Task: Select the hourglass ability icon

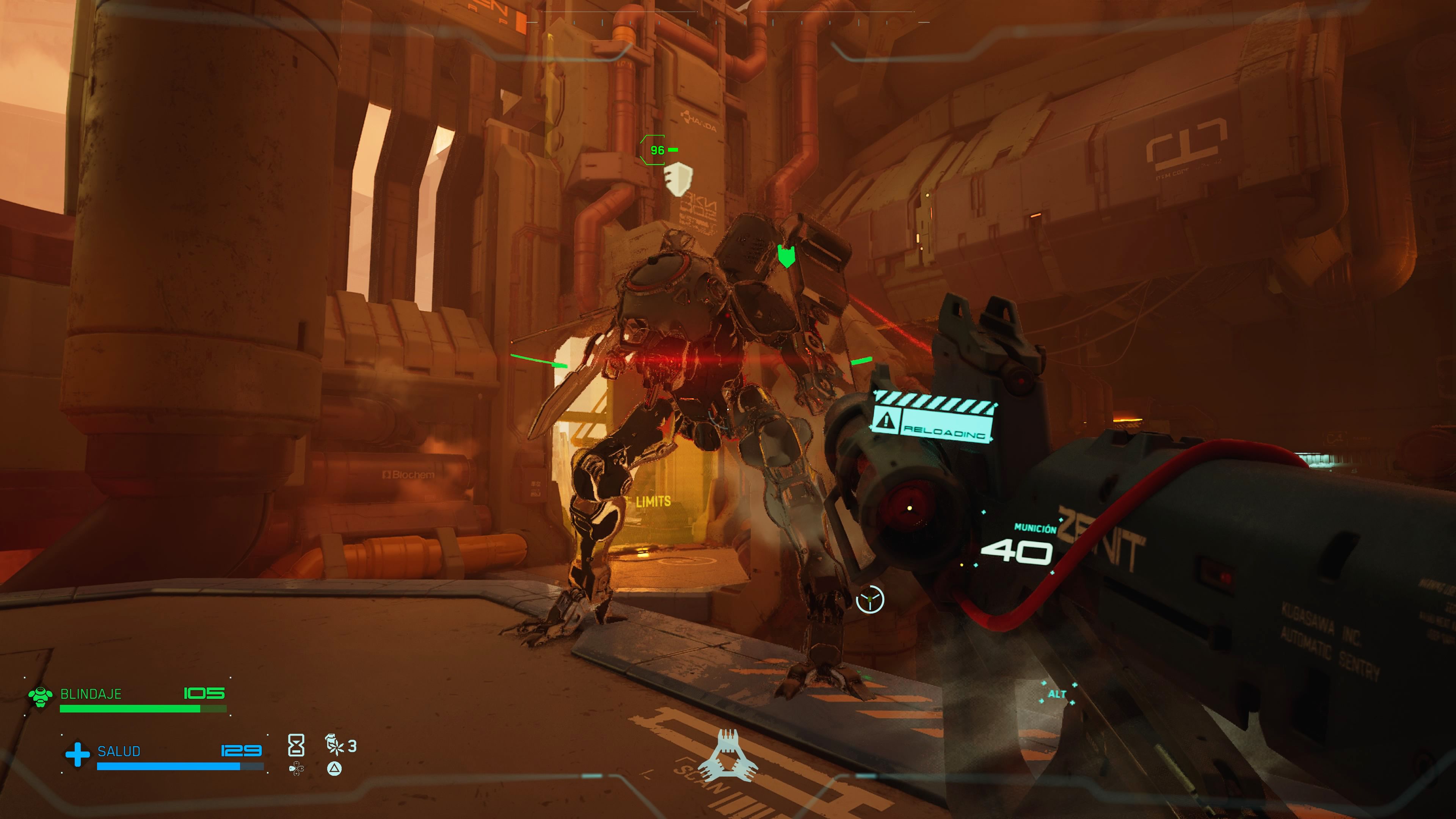Action: (296, 745)
